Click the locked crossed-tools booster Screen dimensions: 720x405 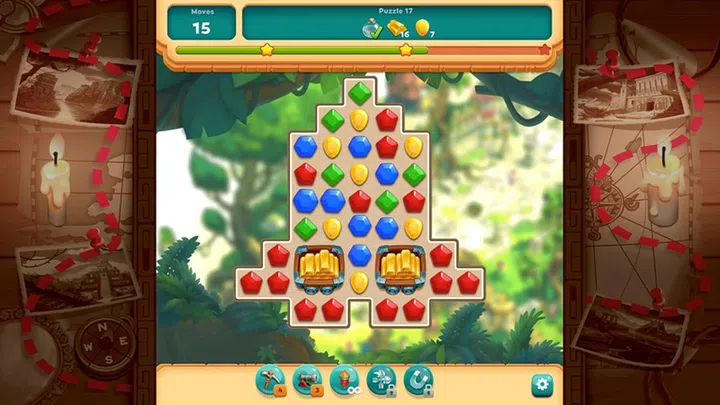pyautogui.click(x=381, y=379)
